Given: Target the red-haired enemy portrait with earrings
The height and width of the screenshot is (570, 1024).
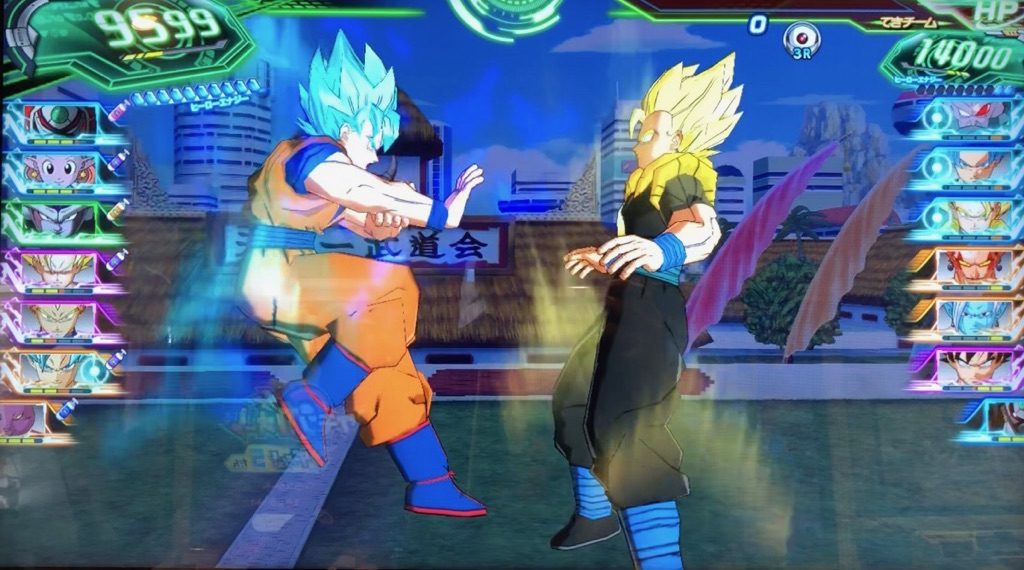Looking at the screenshot, I should pyautogui.click(x=972, y=266).
